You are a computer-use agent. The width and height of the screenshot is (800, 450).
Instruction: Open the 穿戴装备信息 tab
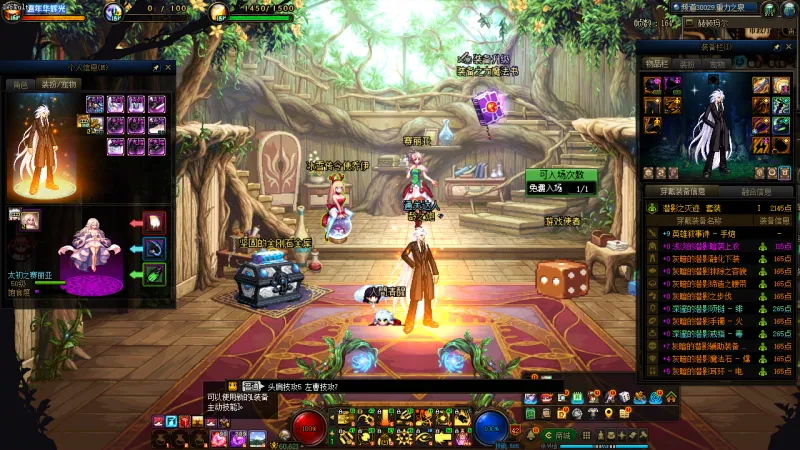pos(682,192)
